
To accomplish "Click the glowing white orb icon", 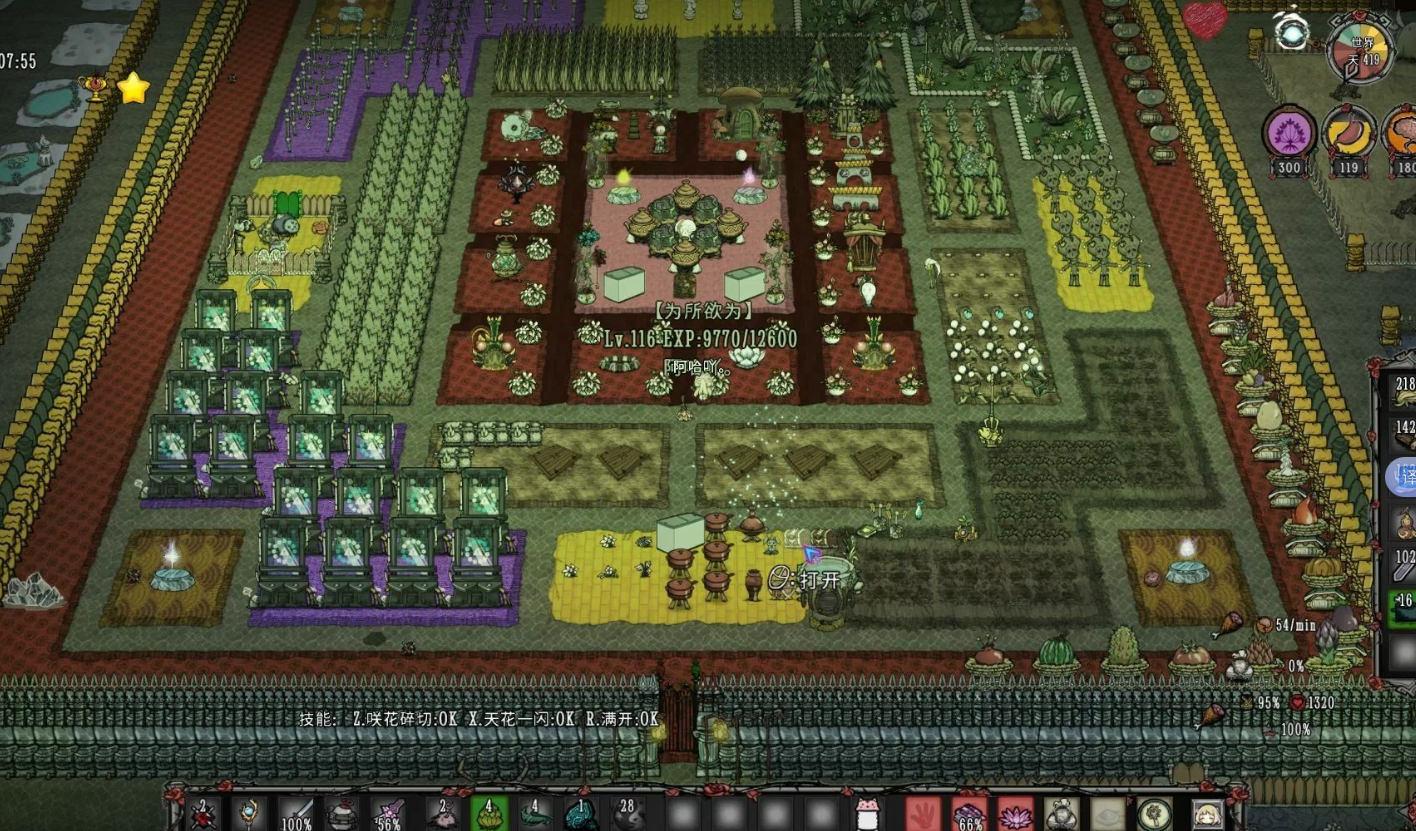I will (1293, 32).
